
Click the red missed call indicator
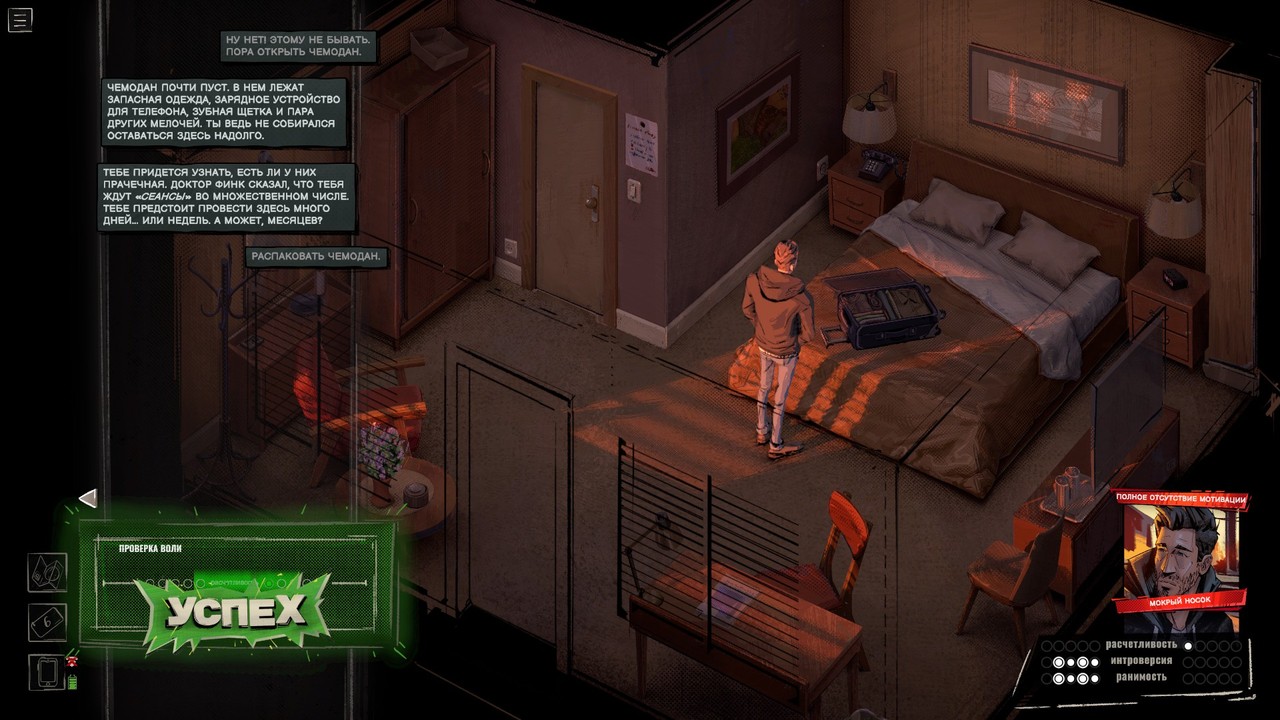(x=71, y=662)
